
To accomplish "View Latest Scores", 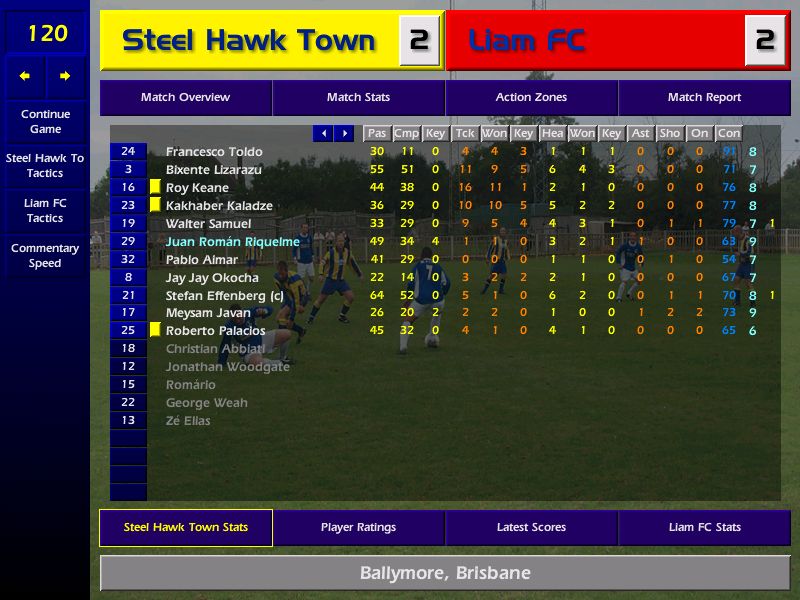I will click(531, 528).
